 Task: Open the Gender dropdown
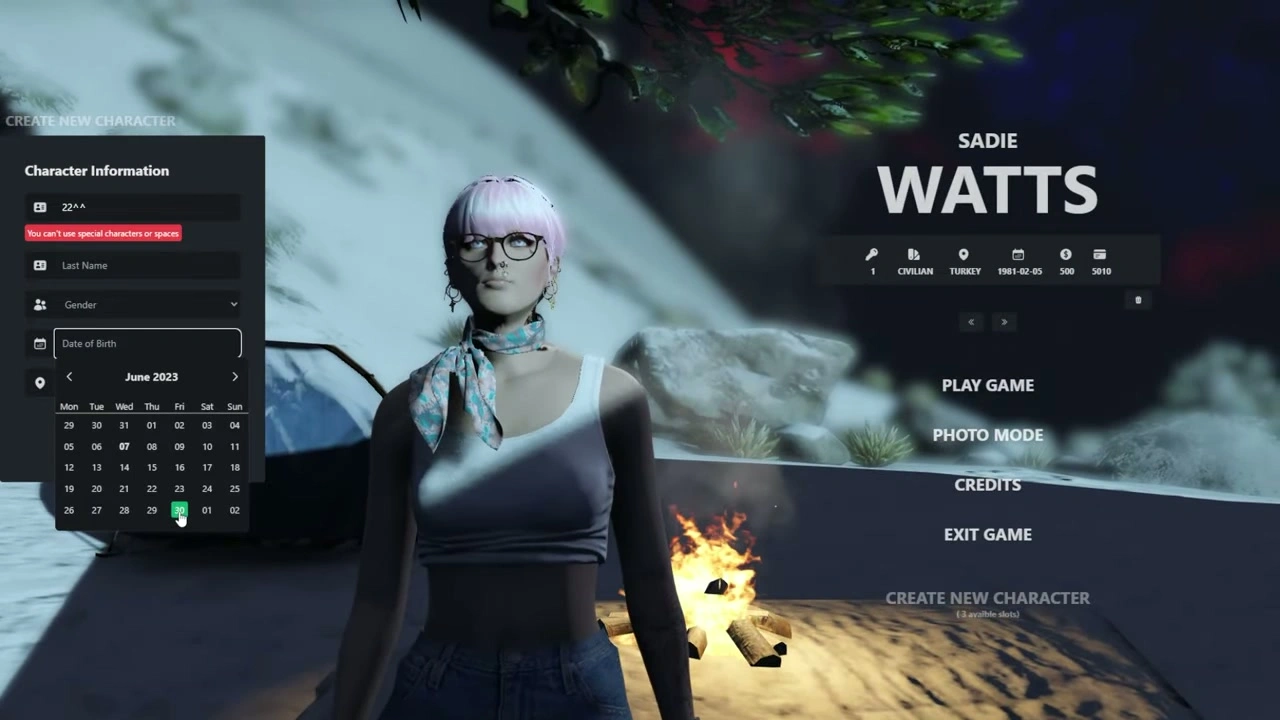[147, 304]
